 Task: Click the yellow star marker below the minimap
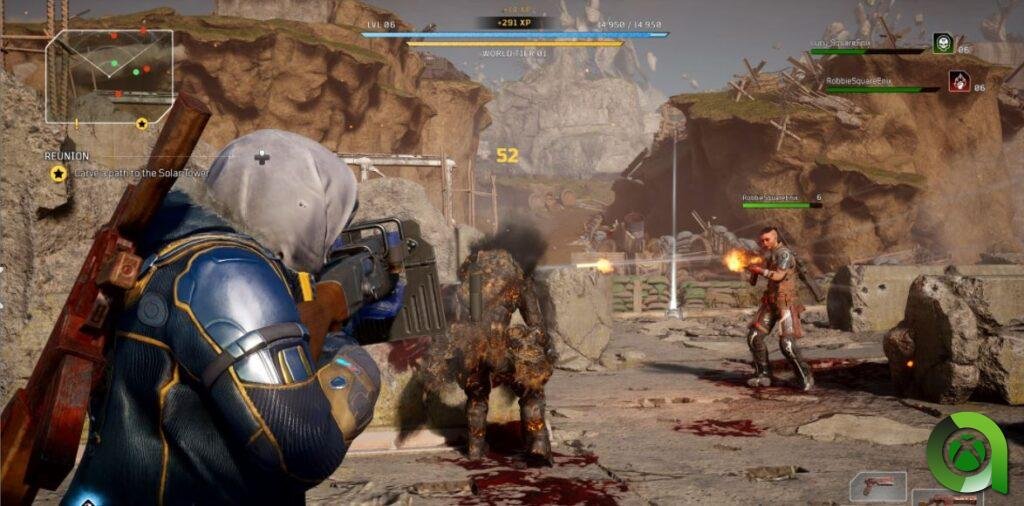142,123
